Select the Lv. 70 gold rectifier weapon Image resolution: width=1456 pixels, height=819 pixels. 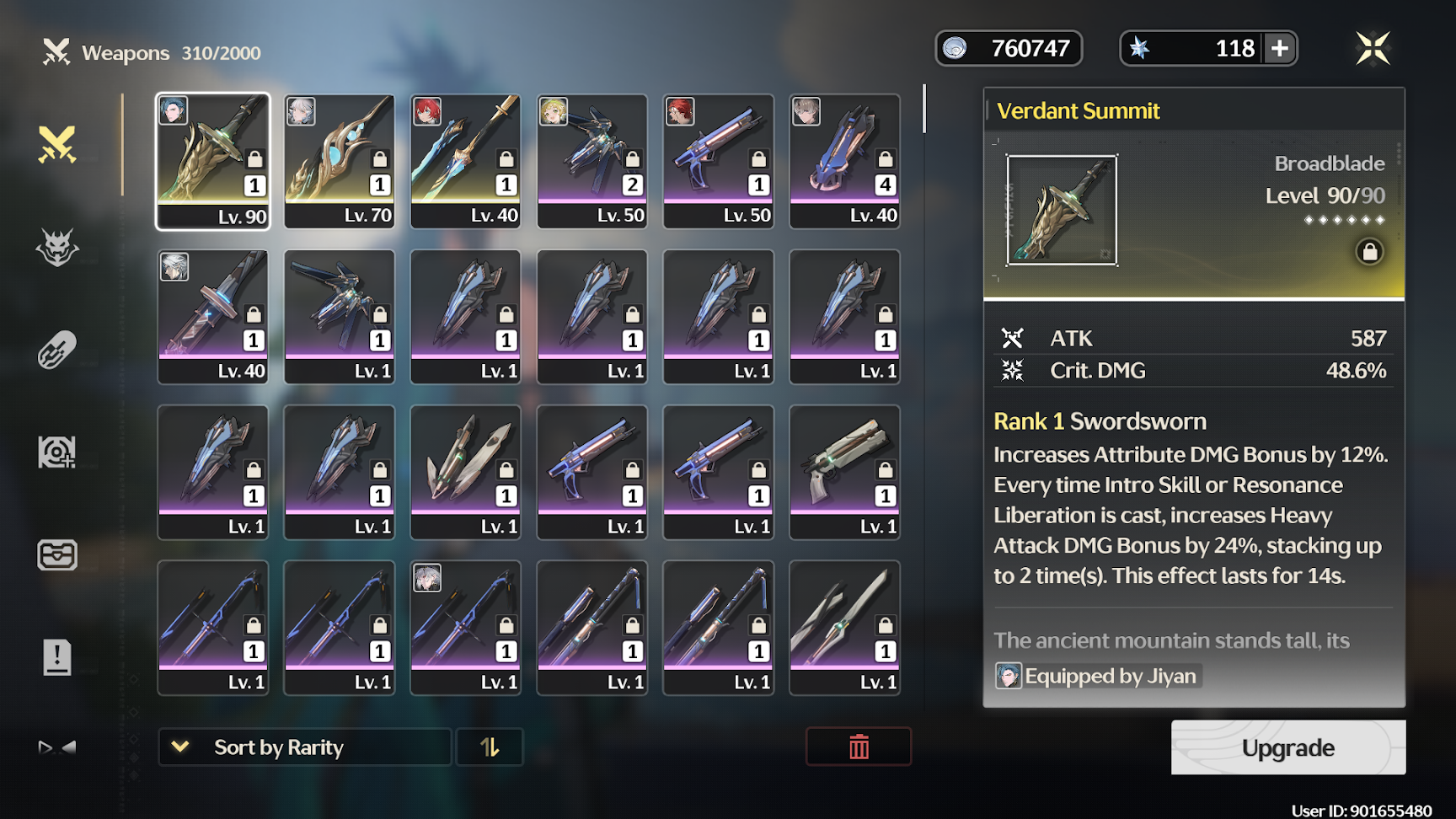[x=340, y=161]
